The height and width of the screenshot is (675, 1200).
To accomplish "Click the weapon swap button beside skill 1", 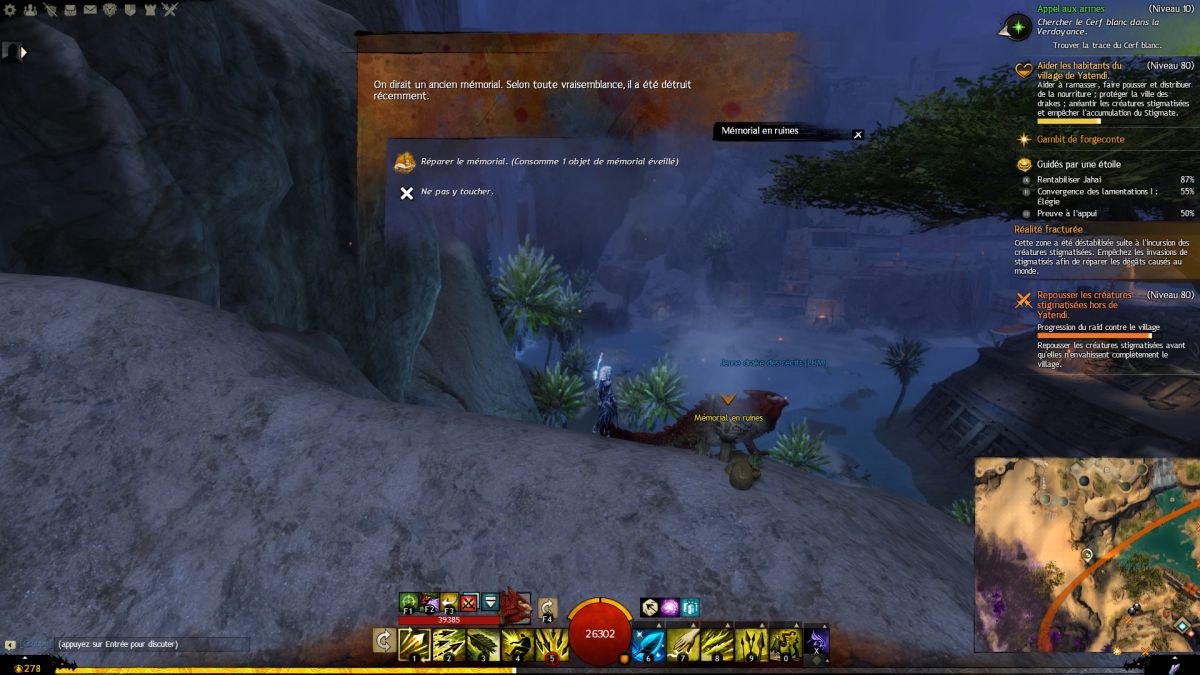I will (x=383, y=641).
